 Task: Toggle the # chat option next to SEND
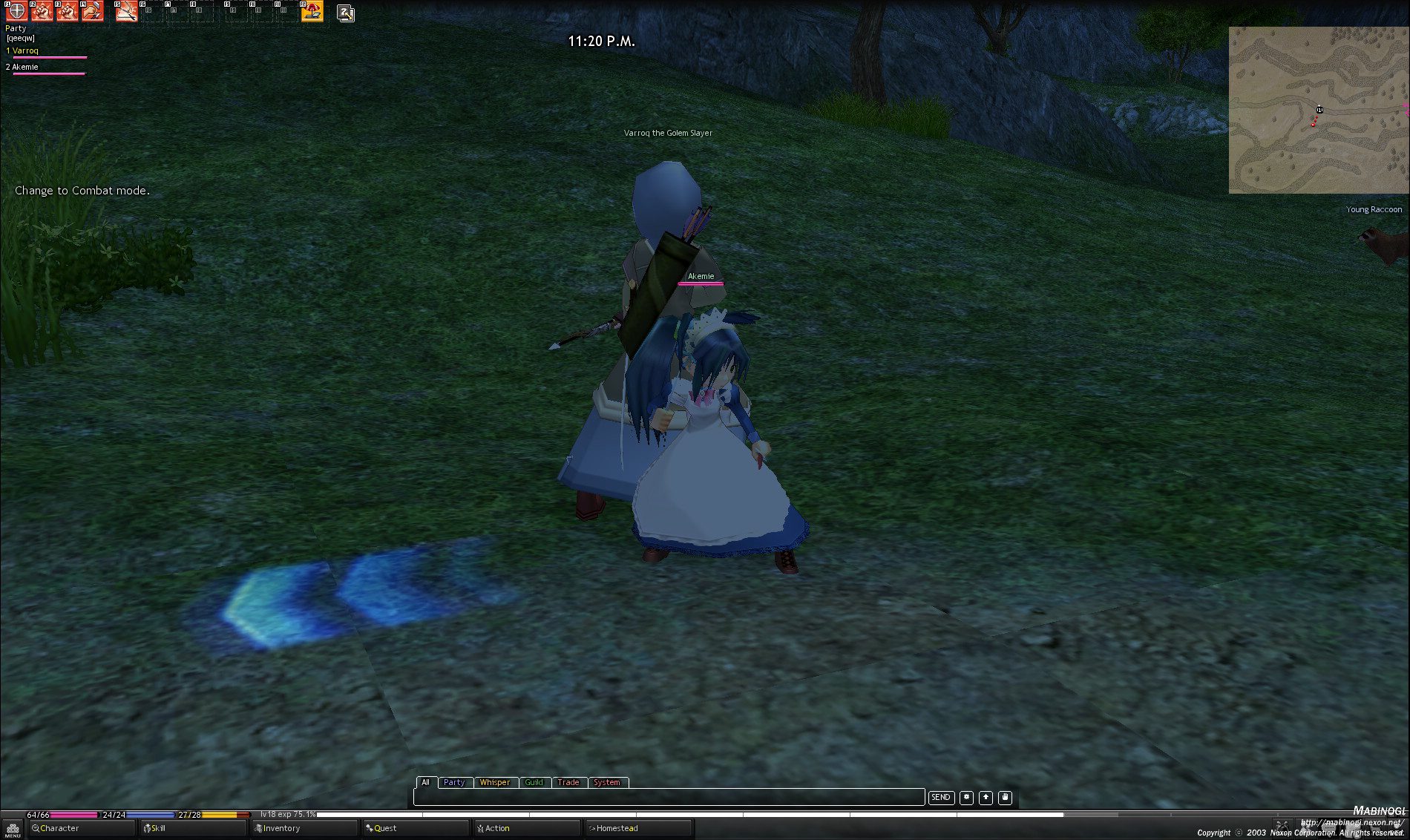tap(966, 798)
